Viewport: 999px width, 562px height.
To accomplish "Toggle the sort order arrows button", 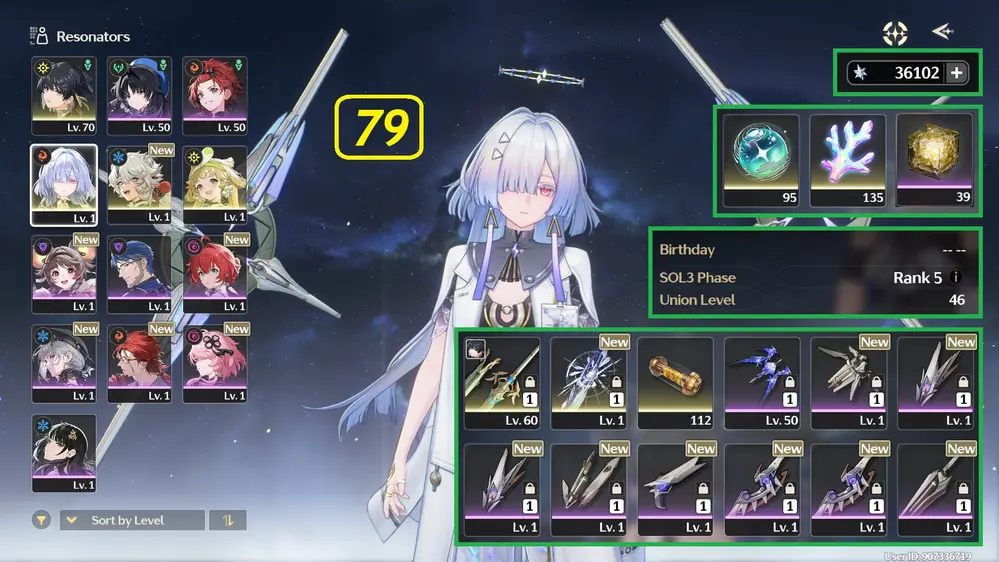I will tap(229, 520).
